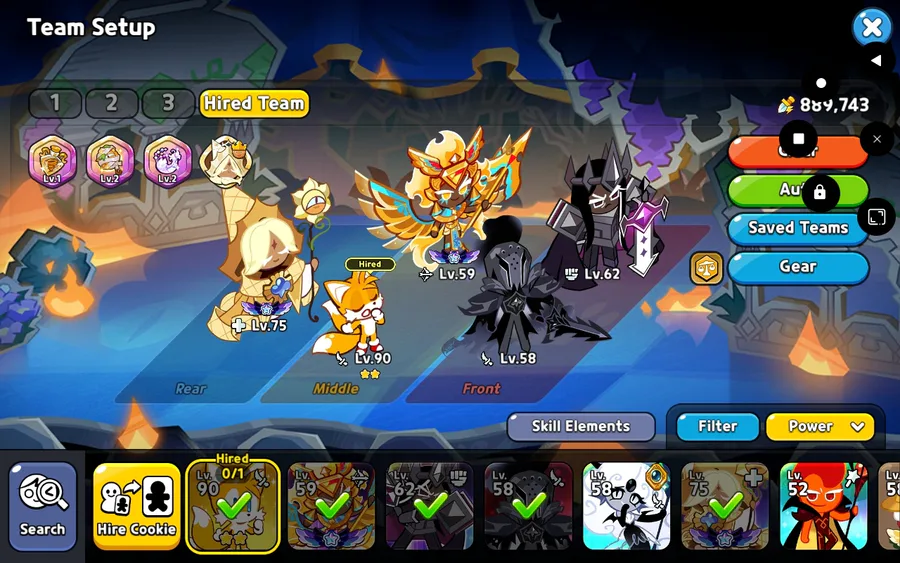Close the Team Setup screen
Screen dimensions: 900x563
871,27
